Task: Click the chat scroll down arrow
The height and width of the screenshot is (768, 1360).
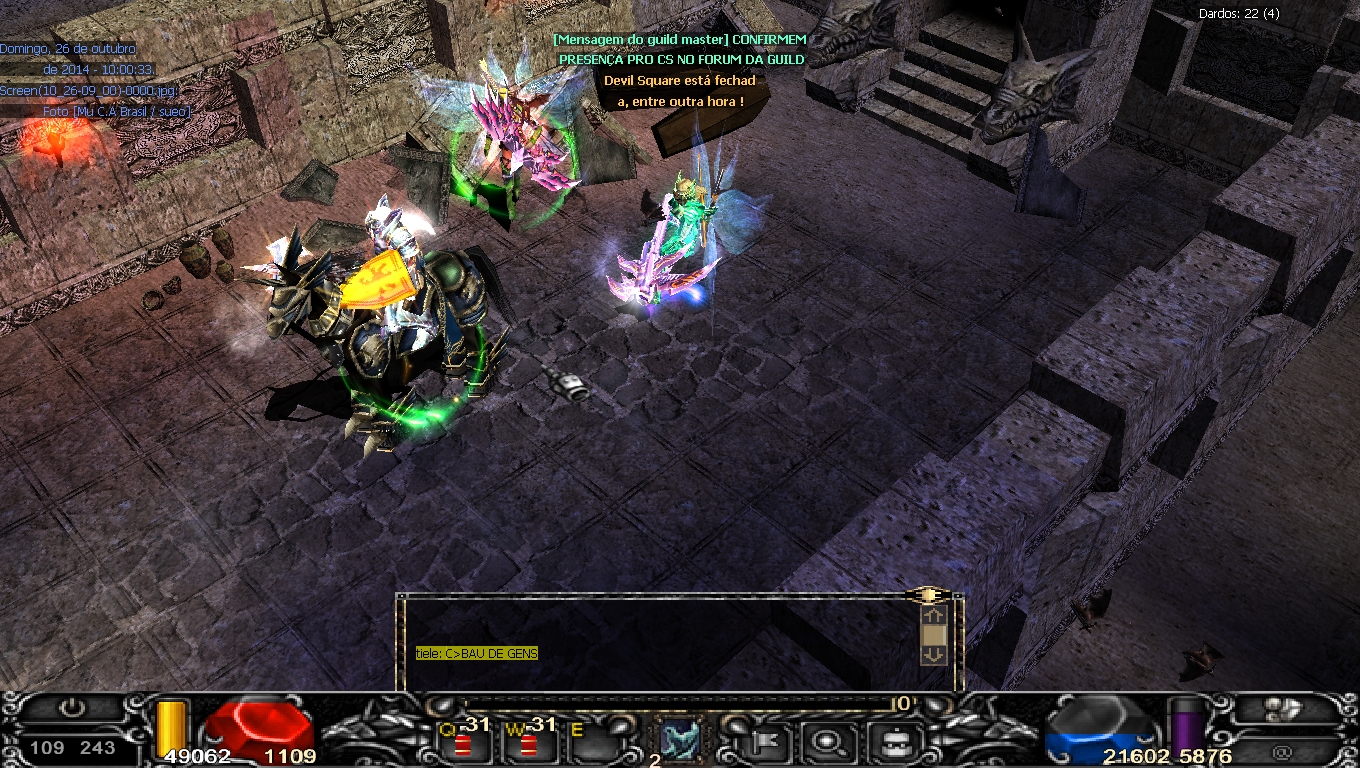Action: point(933,655)
